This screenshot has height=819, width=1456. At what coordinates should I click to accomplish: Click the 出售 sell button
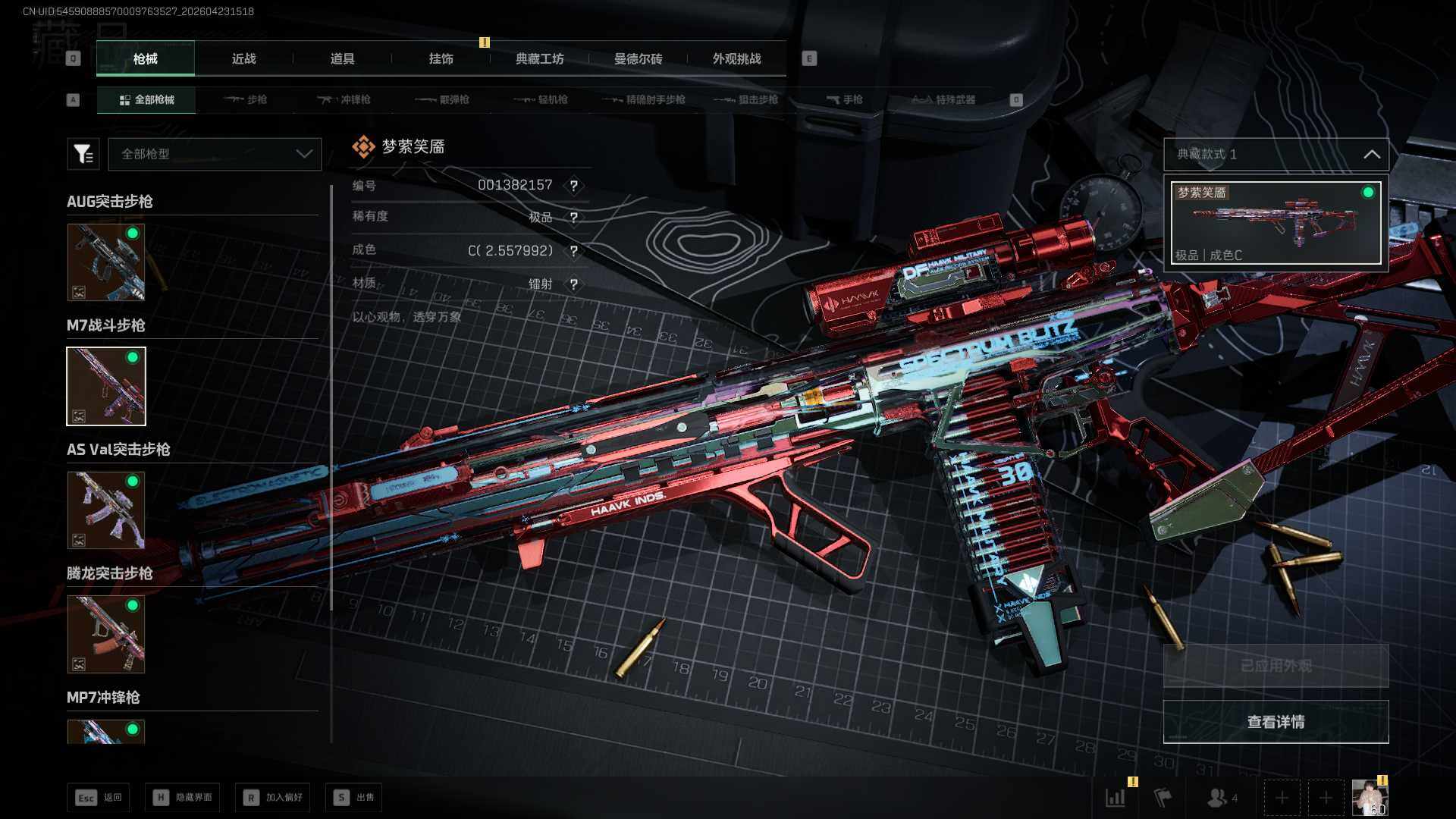[x=354, y=798]
